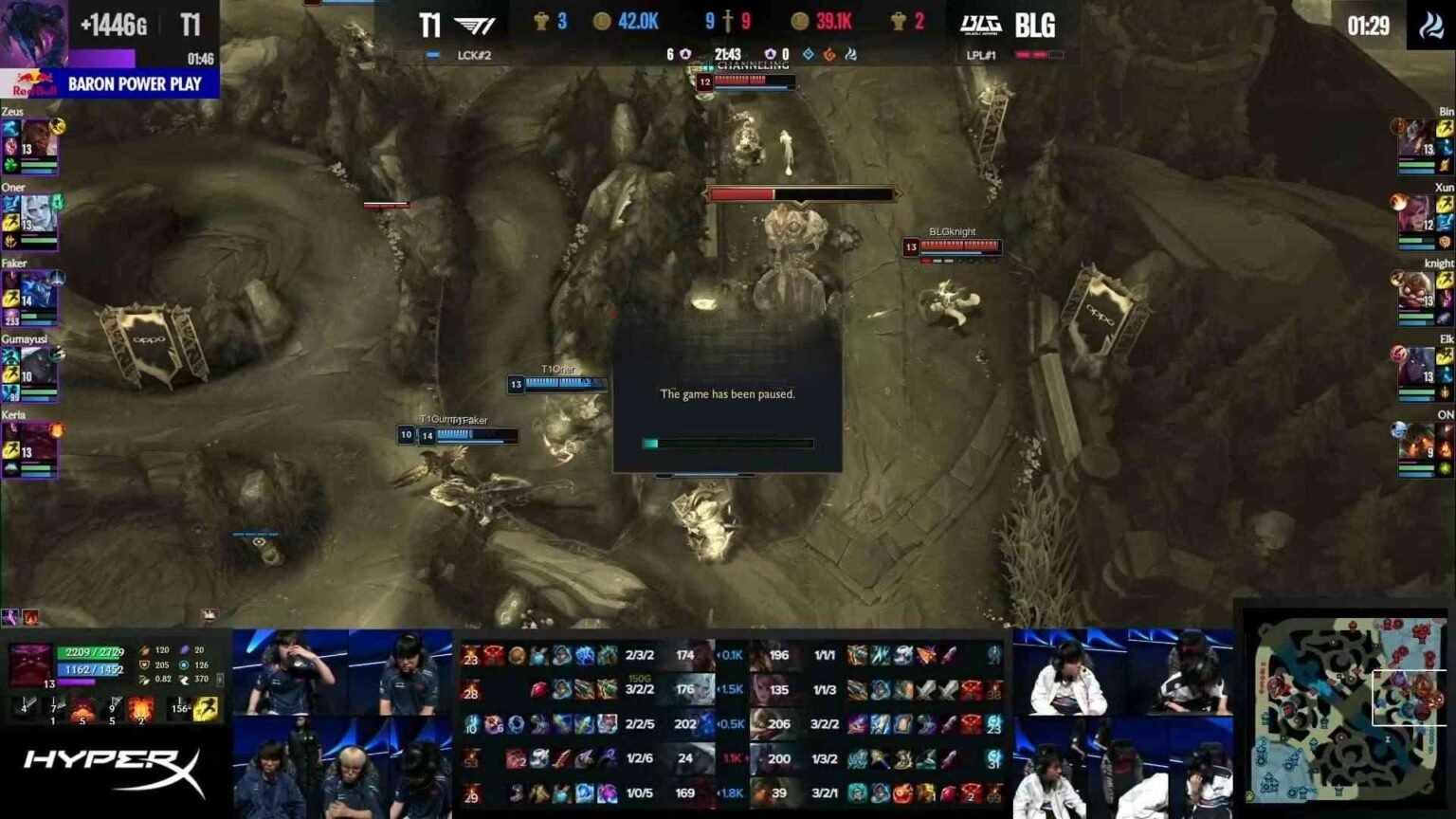Click the BLG team logo in the top bar

point(980,25)
